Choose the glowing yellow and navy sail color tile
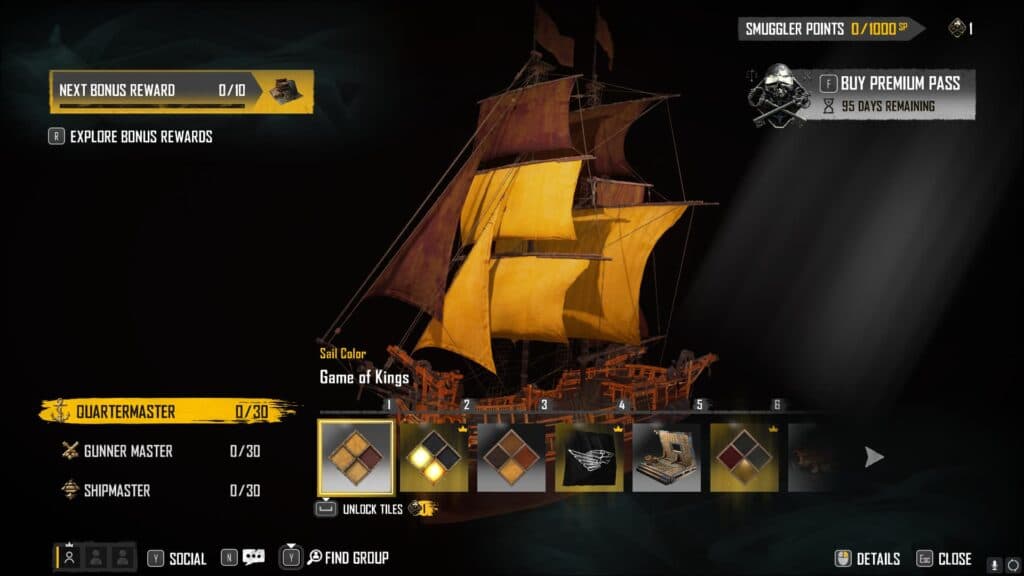 click(x=434, y=458)
